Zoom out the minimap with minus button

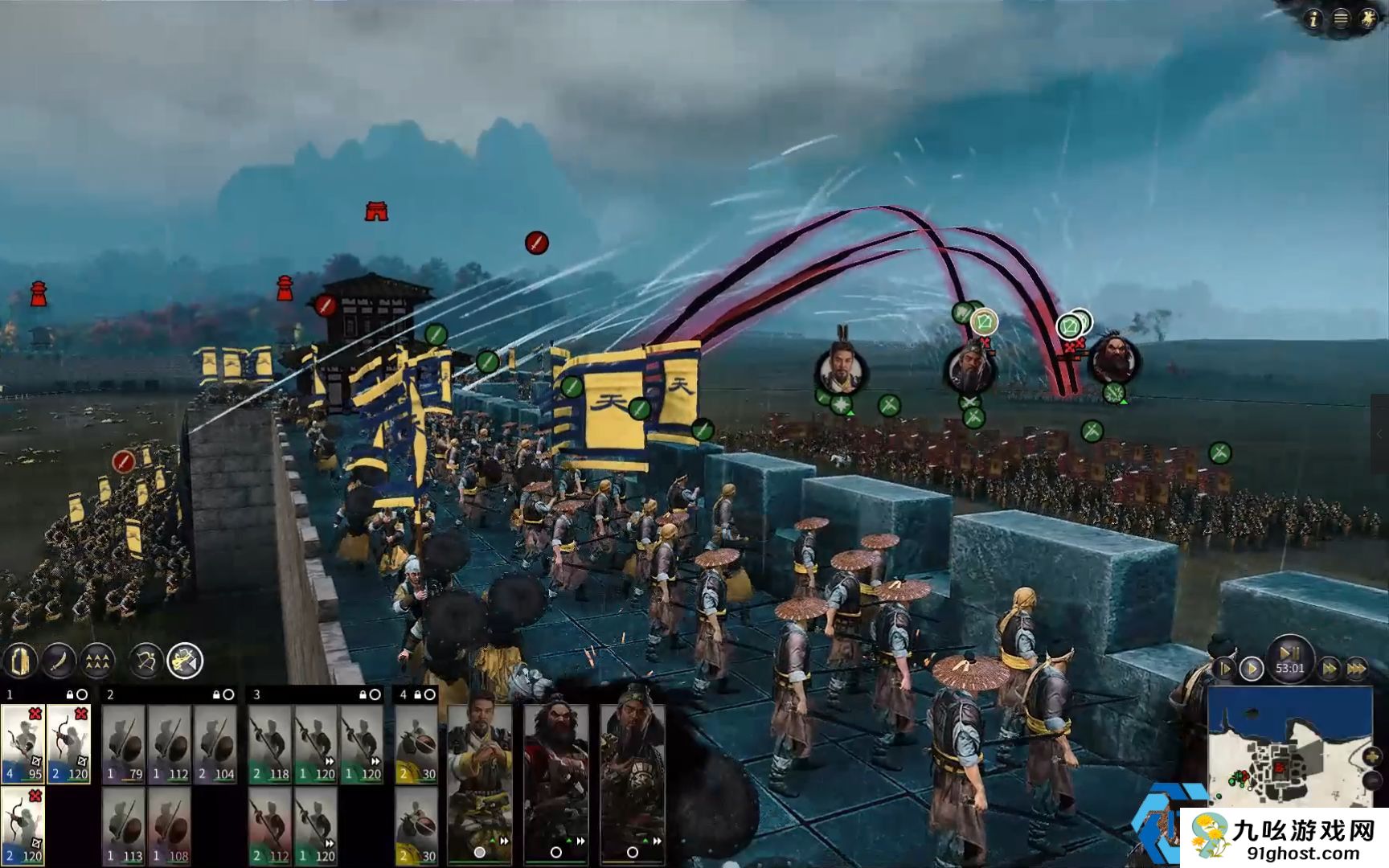tap(1372, 779)
